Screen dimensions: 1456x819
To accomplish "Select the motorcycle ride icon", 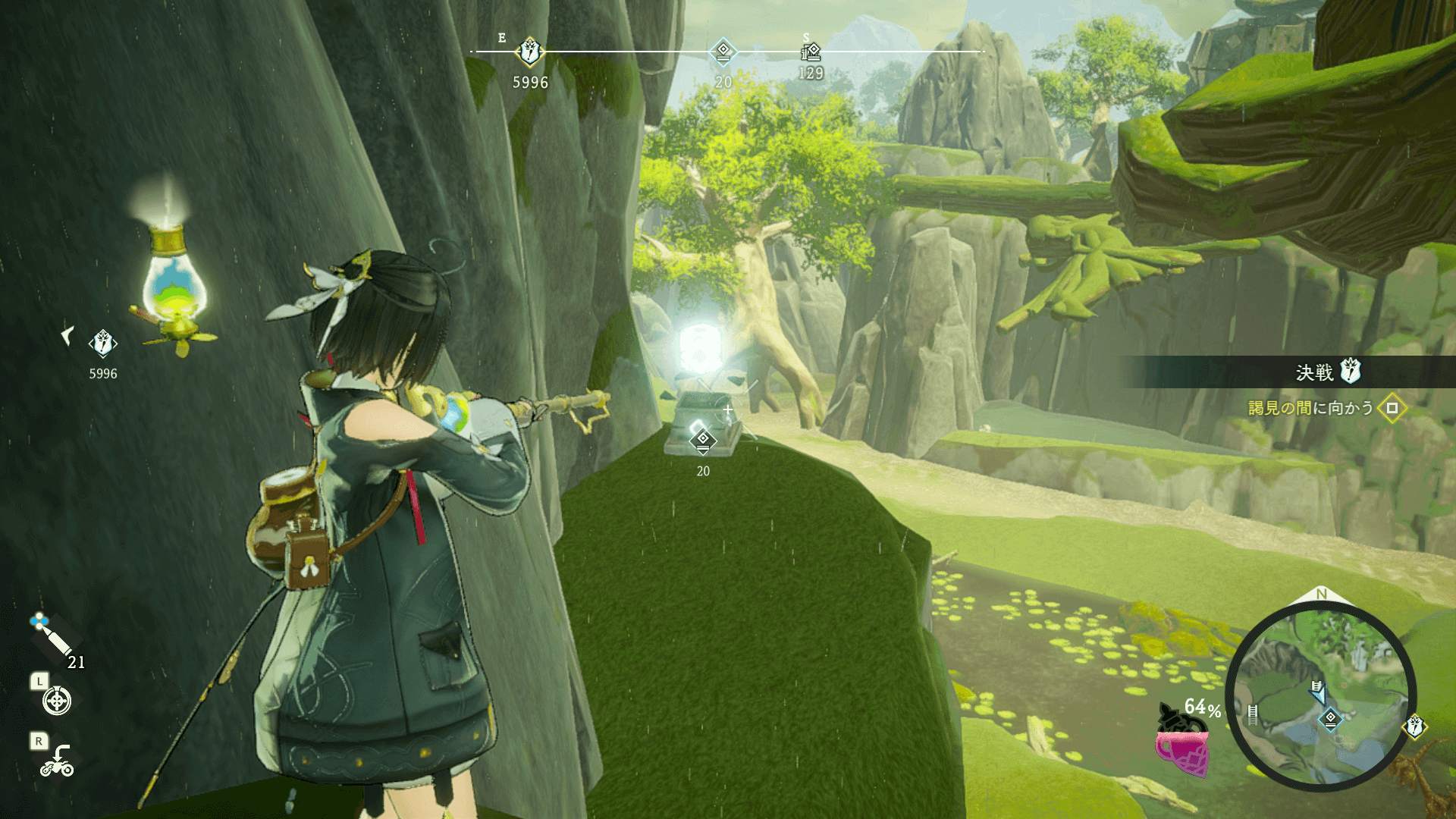I will (58, 761).
